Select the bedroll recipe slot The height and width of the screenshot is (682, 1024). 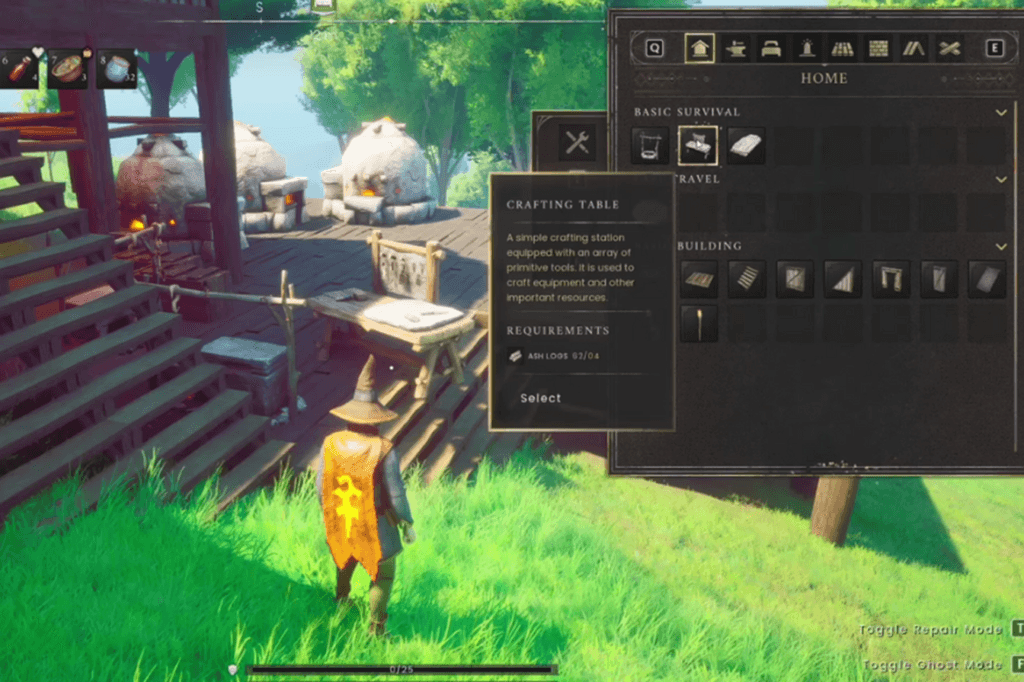[x=746, y=146]
